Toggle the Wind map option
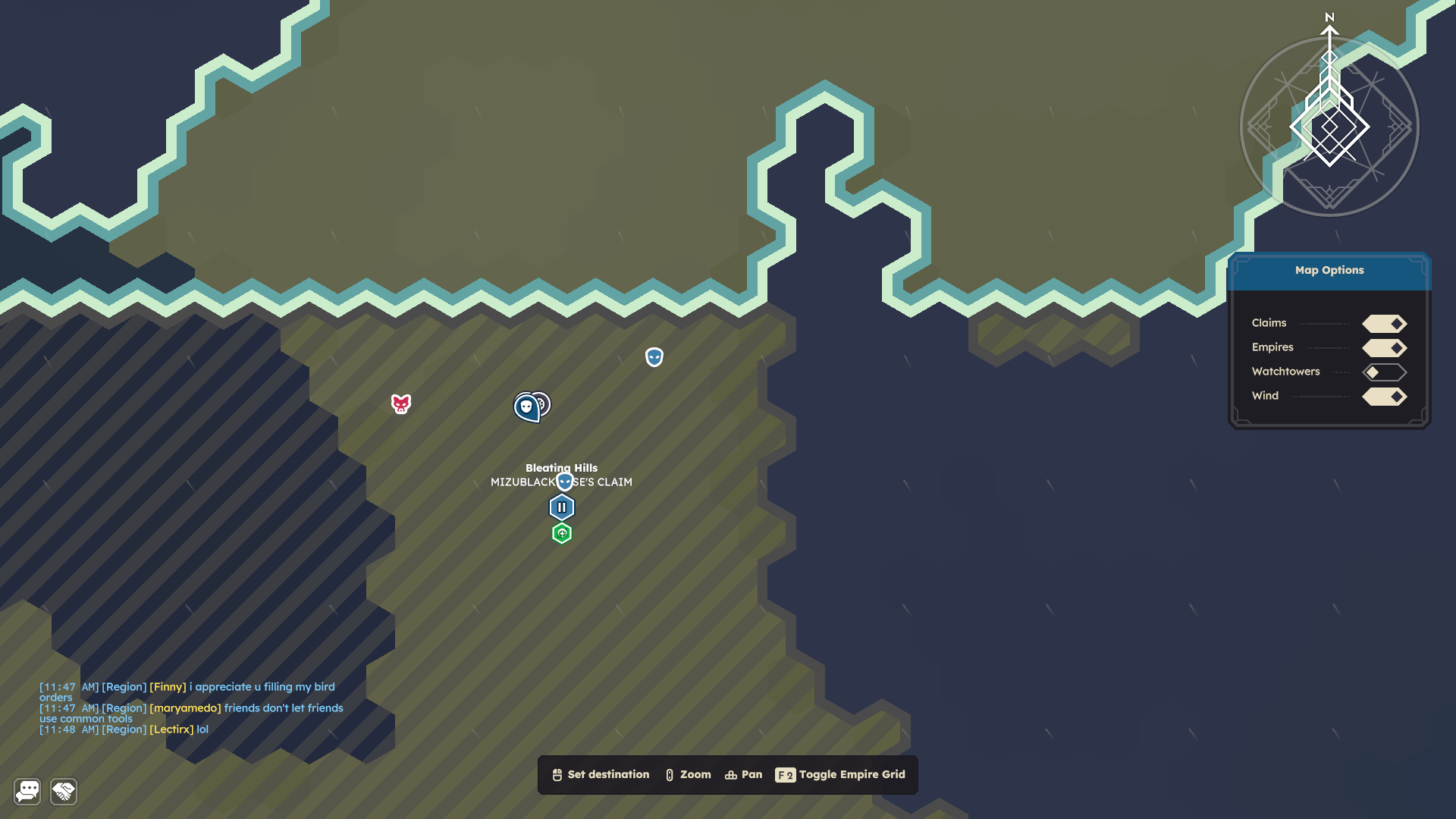Screen dimensions: 1456x819 (1384, 397)
